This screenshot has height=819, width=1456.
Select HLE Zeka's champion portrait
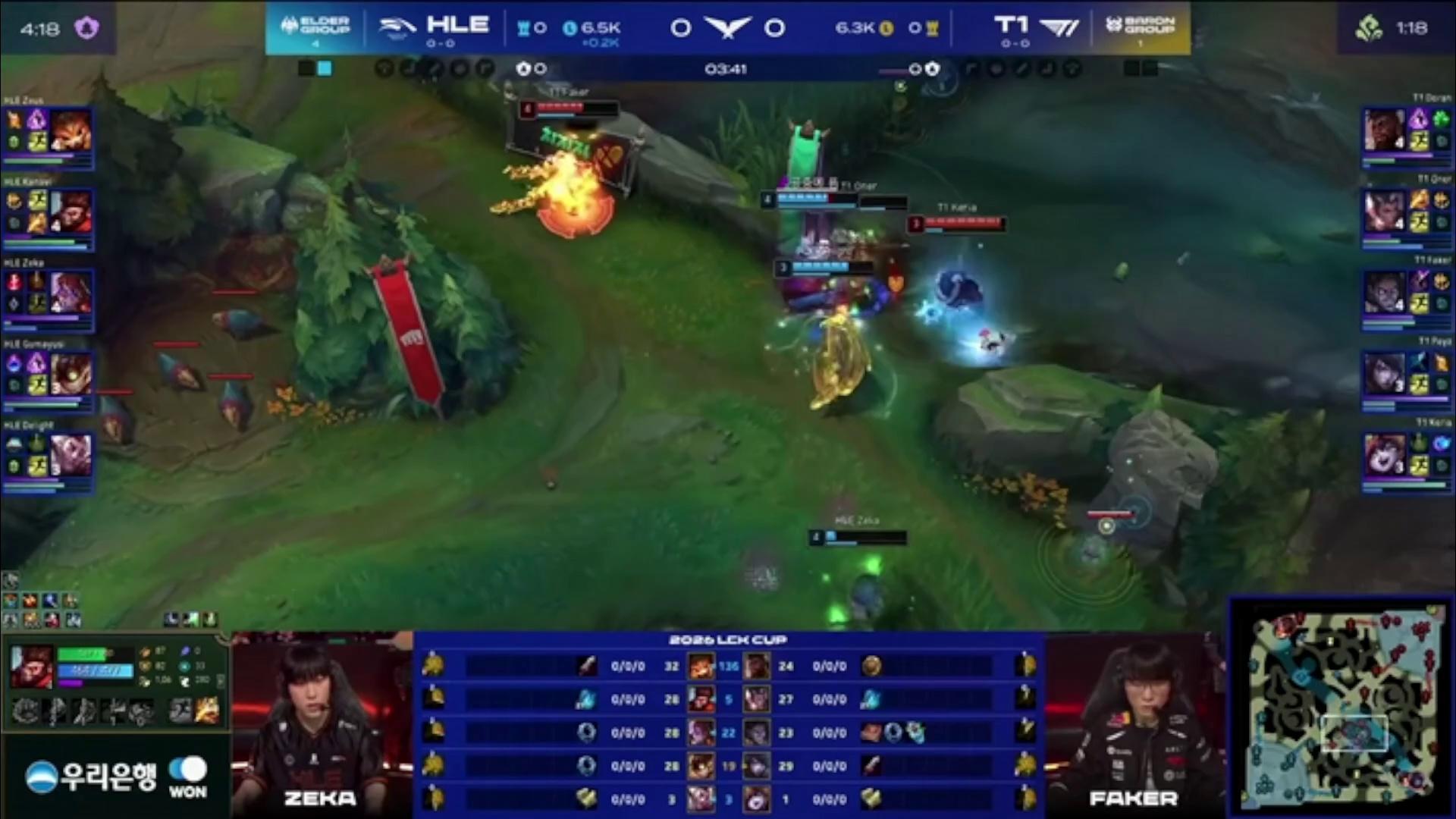click(x=71, y=293)
